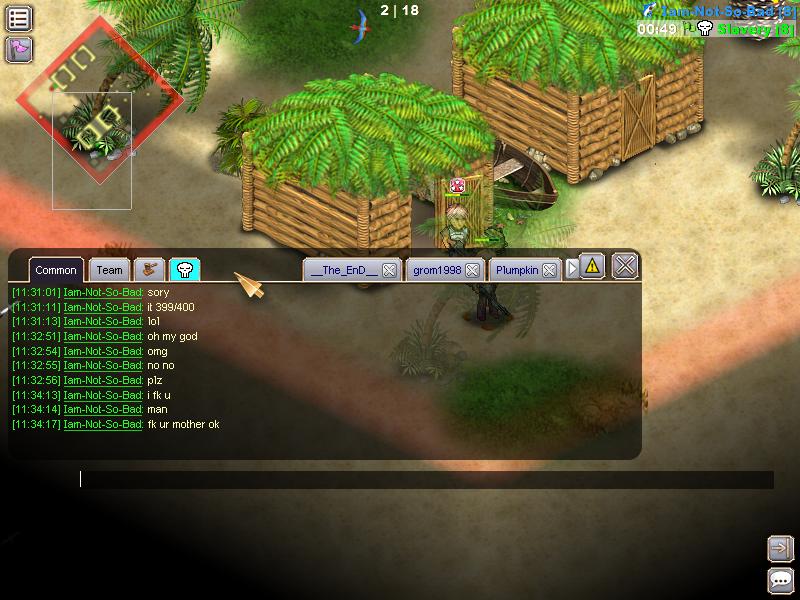Image resolution: width=800 pixels, height=600 pixels.
Task: Switch to the grom1998 chat tab
Action: pos(435,270)
